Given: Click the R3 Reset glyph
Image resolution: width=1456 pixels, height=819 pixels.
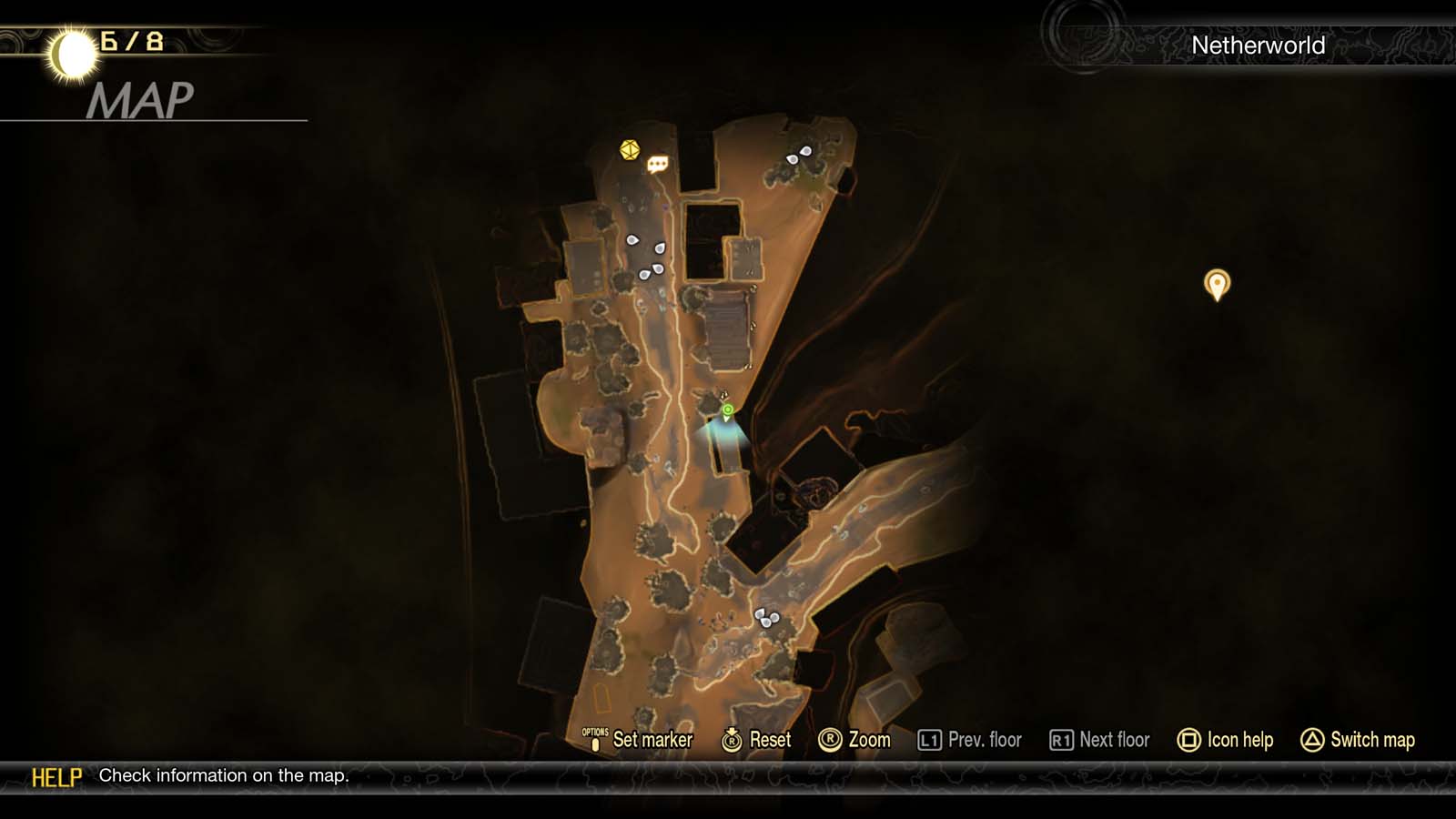Looking at the screenshot, I should (731, 740).
